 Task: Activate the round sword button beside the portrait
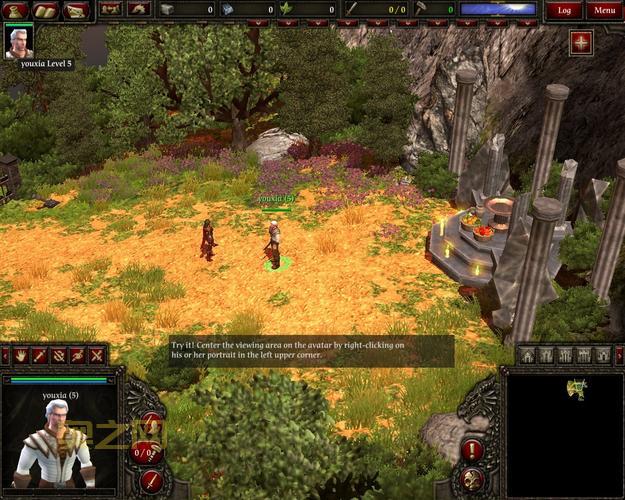pos(152,480)
